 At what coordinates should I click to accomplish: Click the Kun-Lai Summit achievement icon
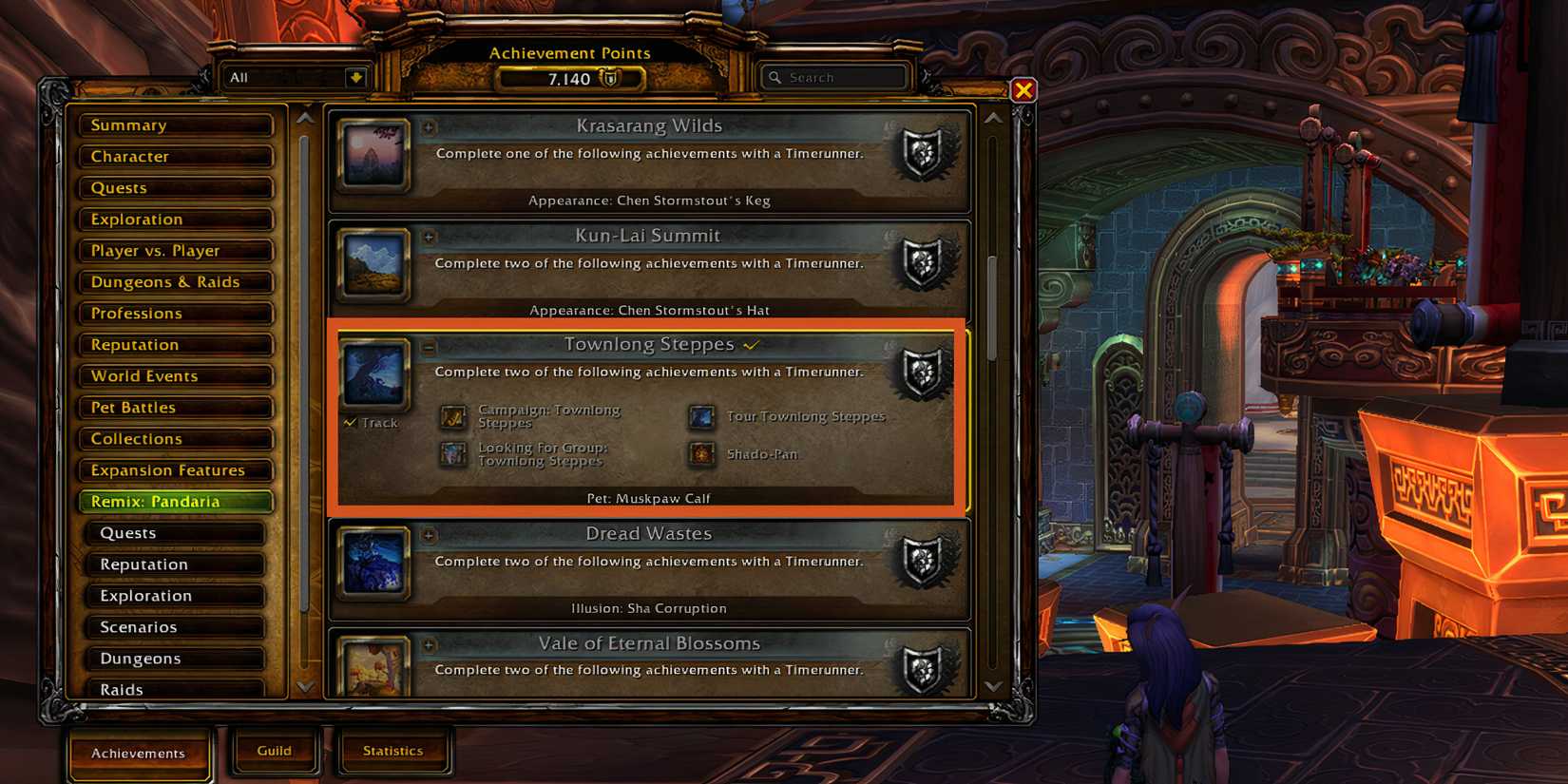pyautogui.click(x=373, y=267)
